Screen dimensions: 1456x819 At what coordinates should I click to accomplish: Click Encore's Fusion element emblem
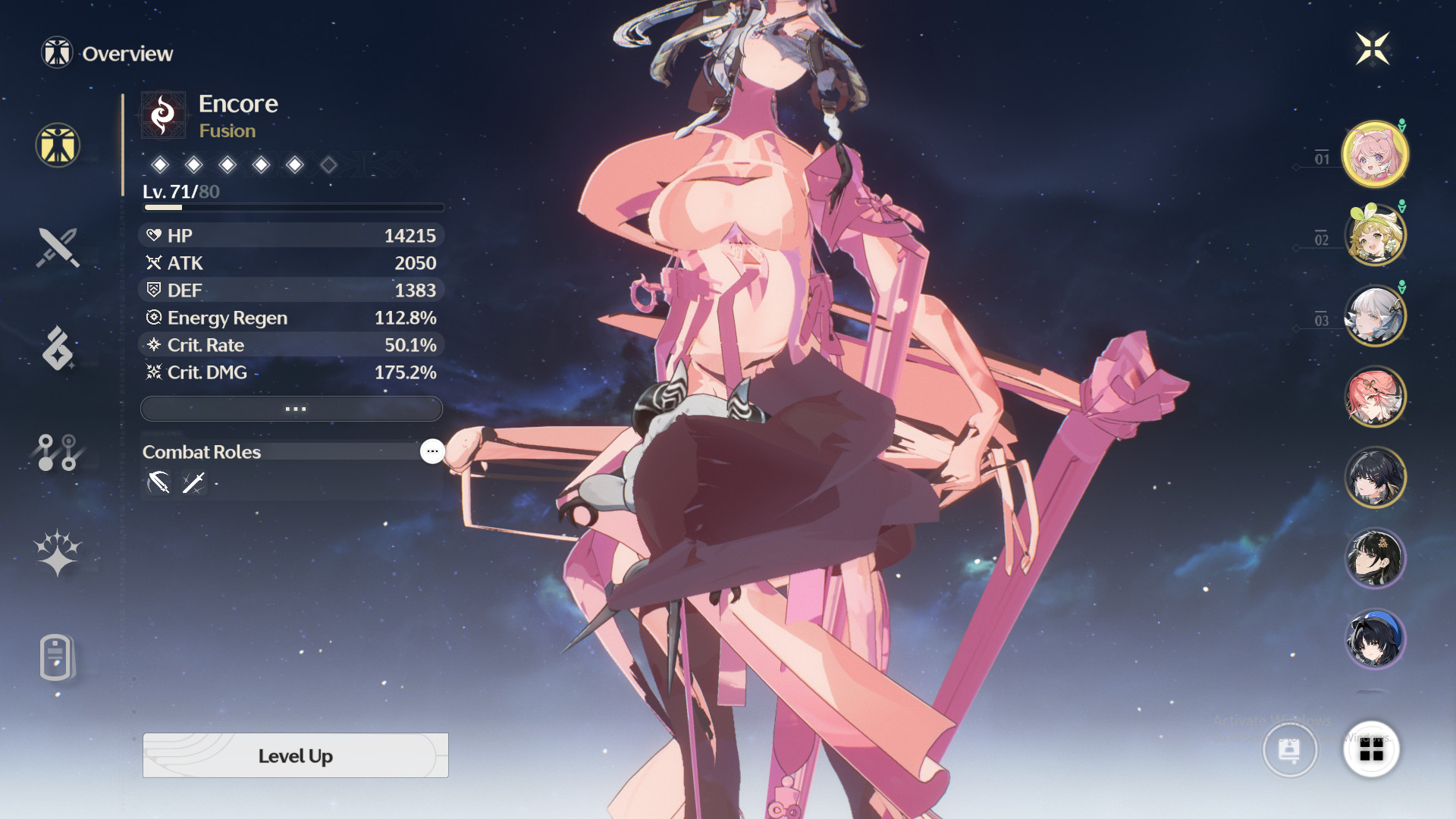tap(163, 115)
